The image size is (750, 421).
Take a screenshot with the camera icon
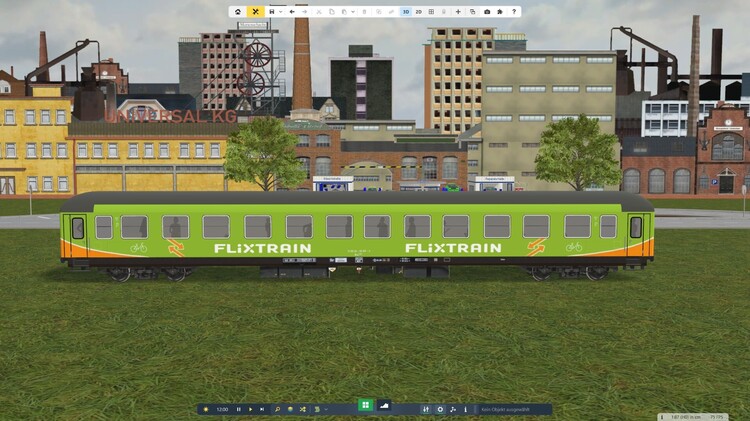[x=487, y=12]
